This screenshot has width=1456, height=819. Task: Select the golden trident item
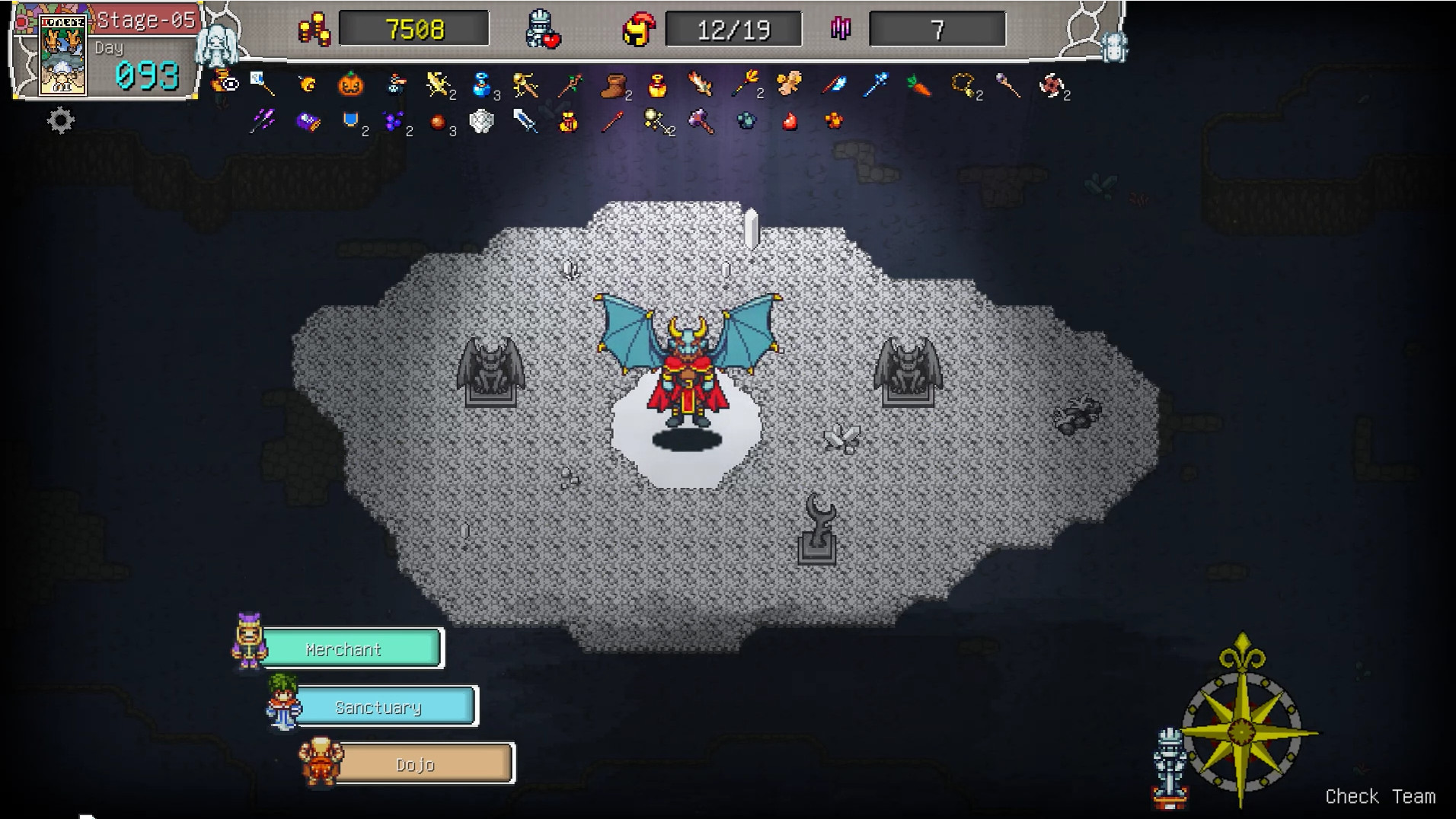pyautogui.click(x=745, y=84)
